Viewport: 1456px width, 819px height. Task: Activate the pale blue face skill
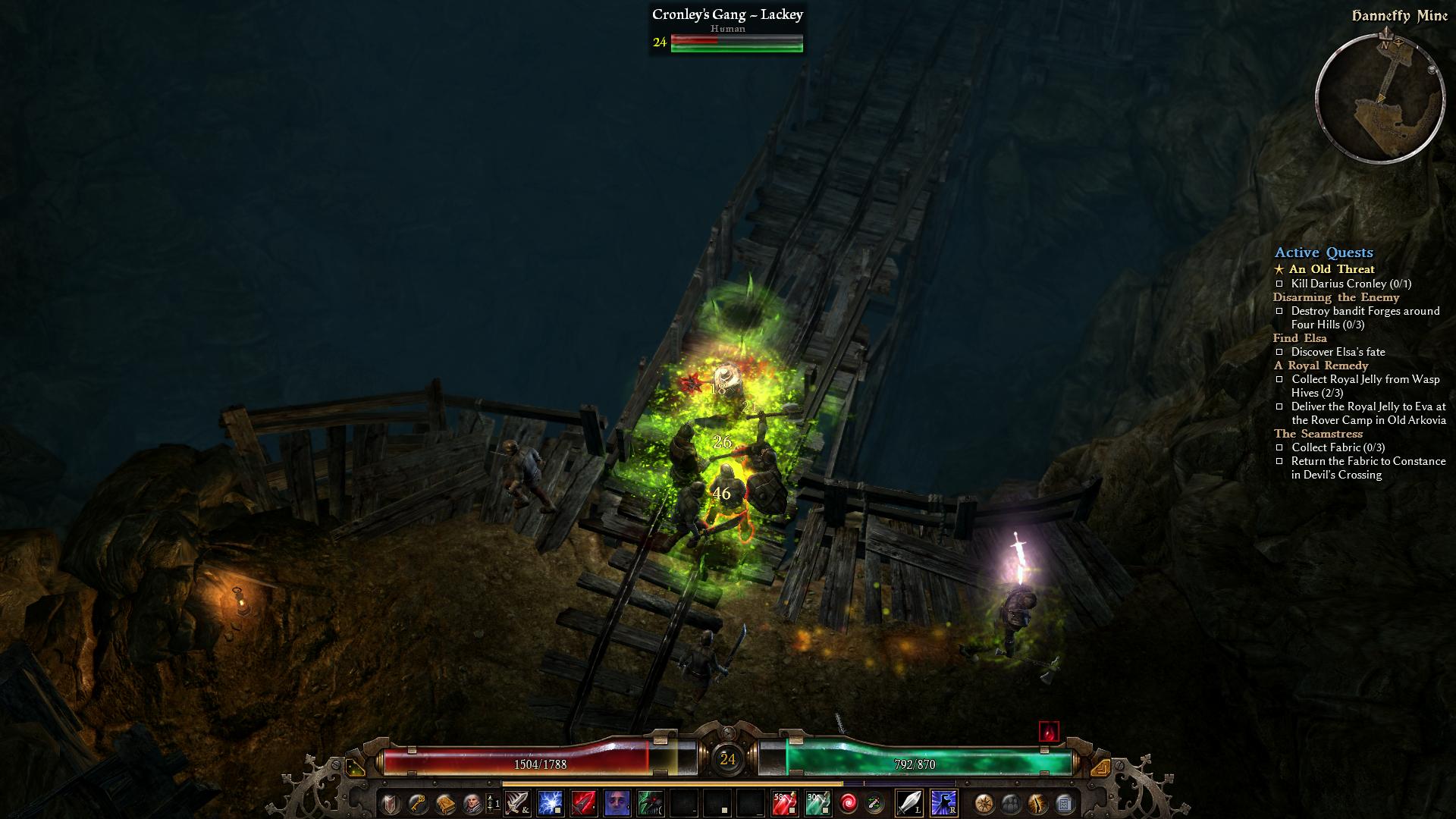pyautogui.click(x=617, y=802)
